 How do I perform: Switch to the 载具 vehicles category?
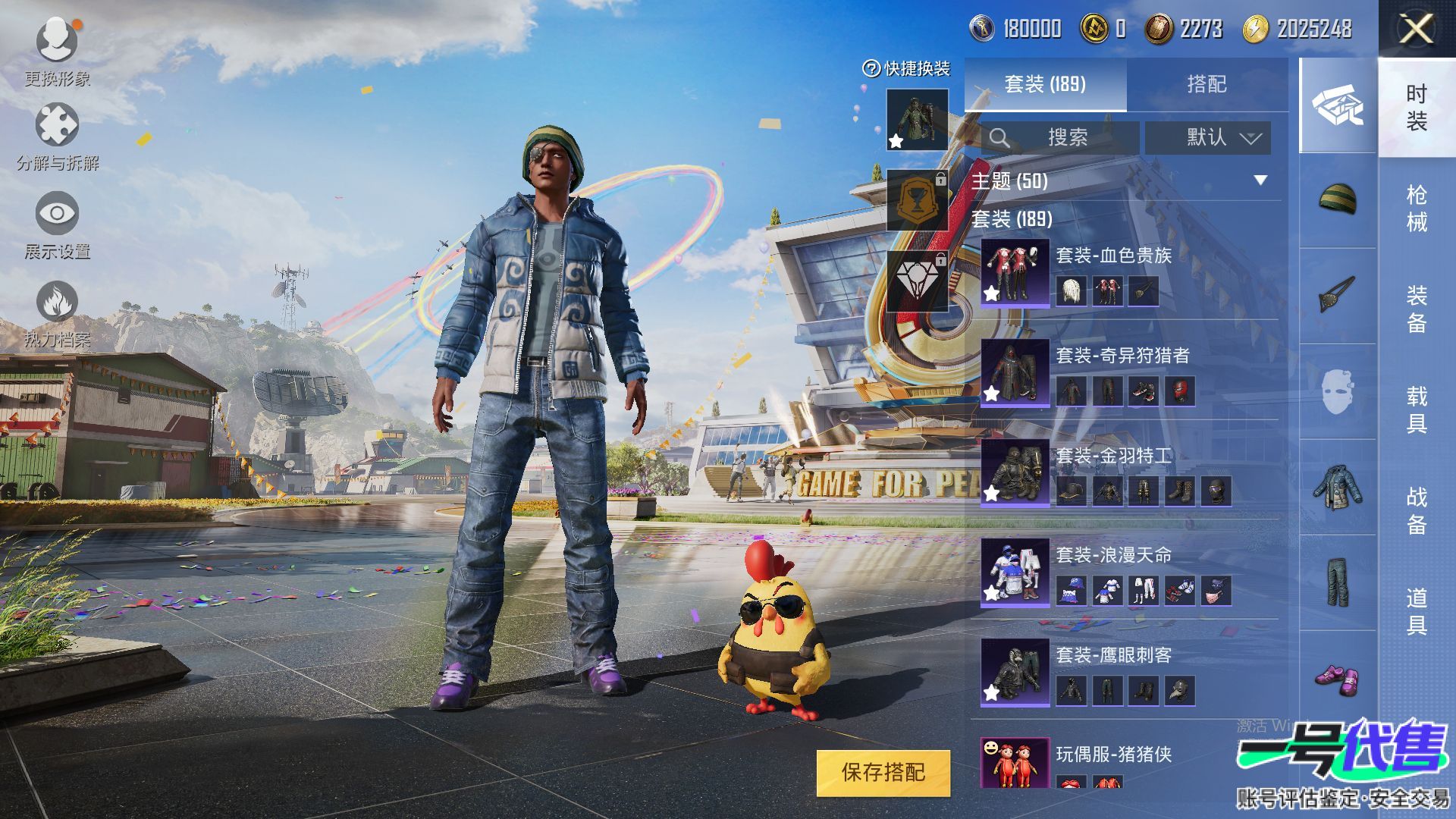[x=1417, y=409]
